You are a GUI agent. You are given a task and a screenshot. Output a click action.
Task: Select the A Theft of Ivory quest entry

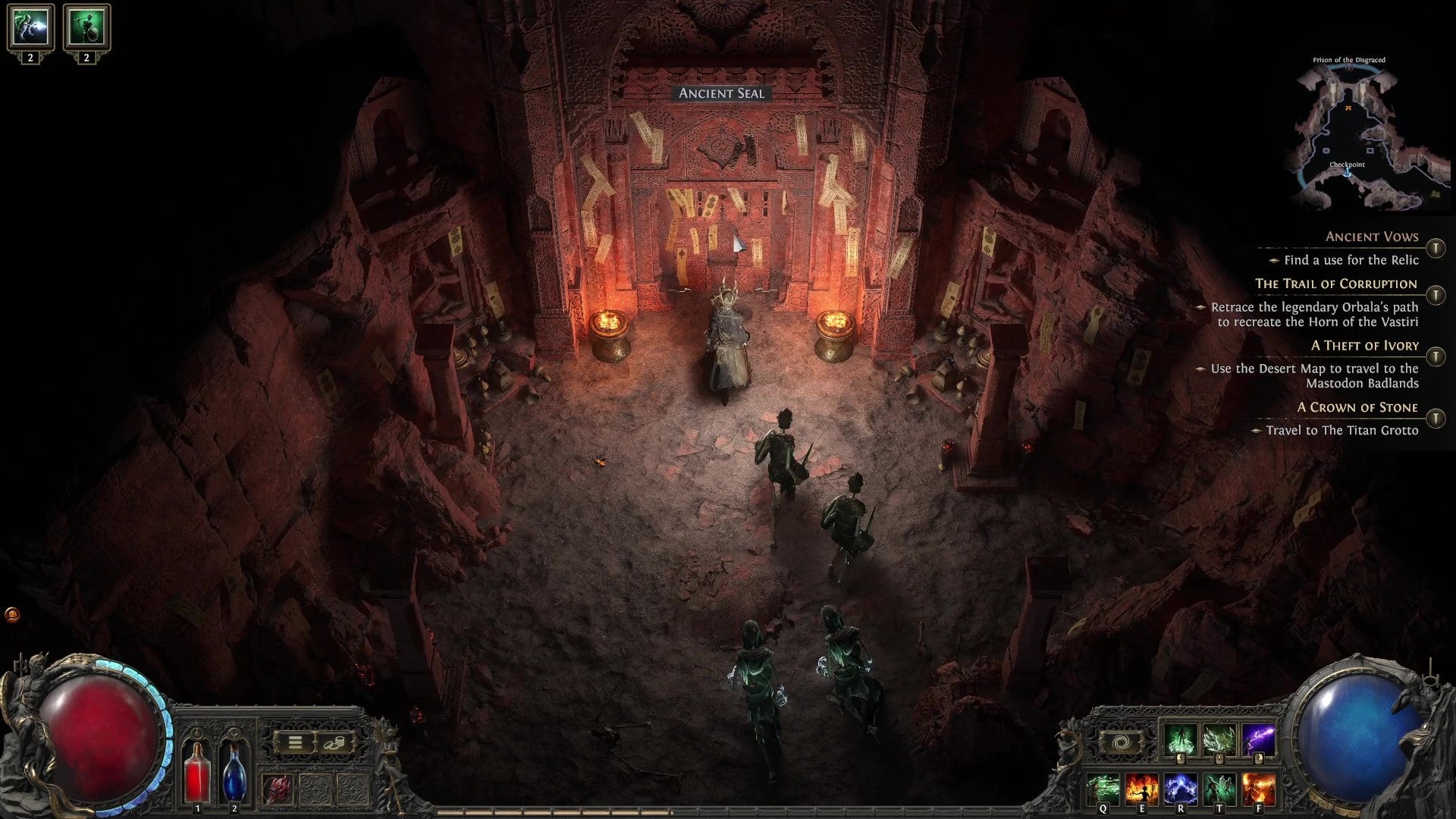tap(1364, 346)
